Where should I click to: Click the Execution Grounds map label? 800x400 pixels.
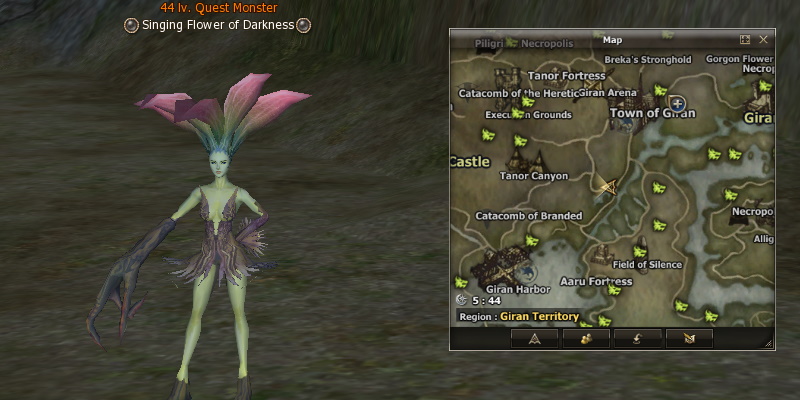click(x=528, y=115)
